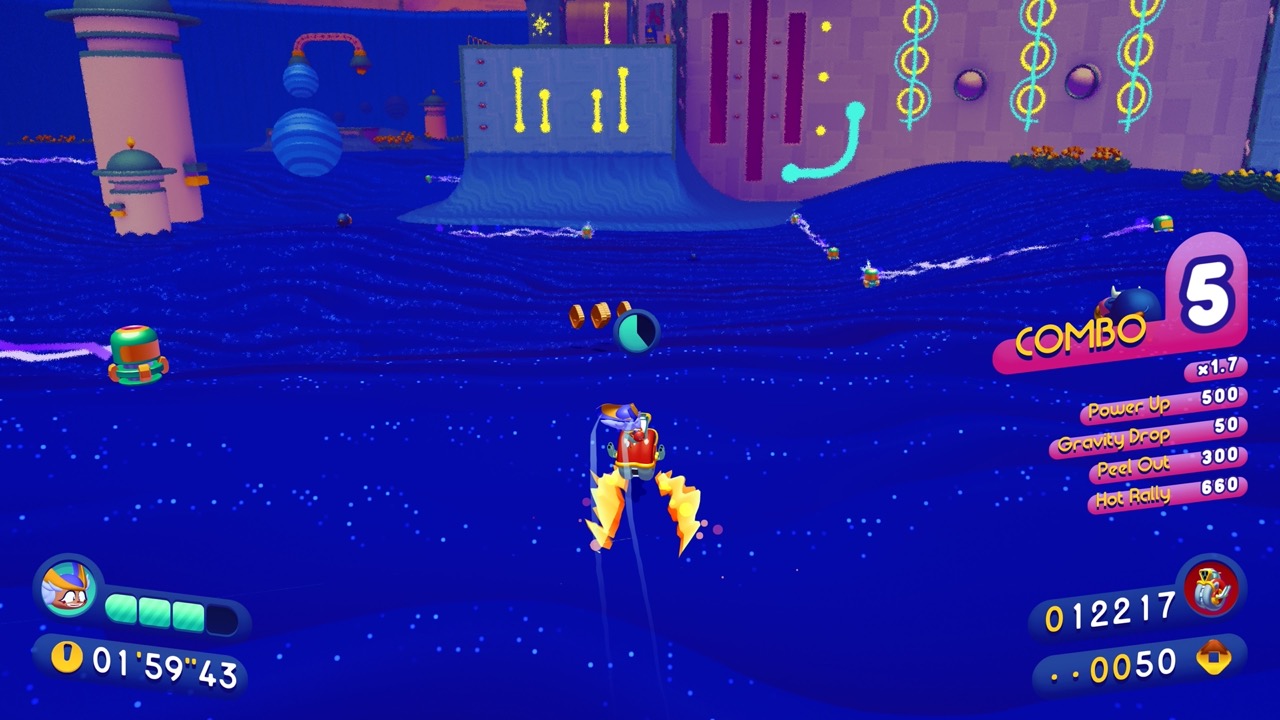Click the blue penguin icon above the COMBO banner
This screenshot has height=720, width=1280.
pos(1137,305)
